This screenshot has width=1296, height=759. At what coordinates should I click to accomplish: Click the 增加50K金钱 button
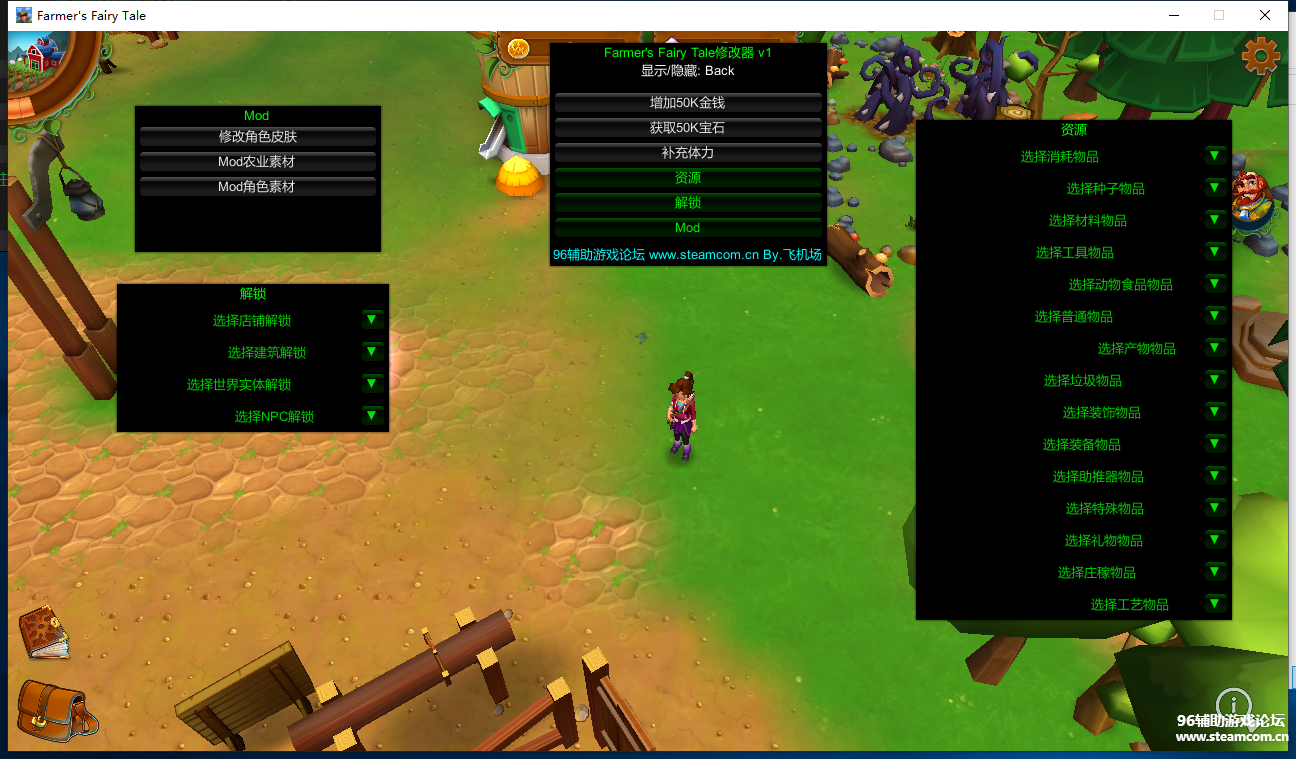688,103
